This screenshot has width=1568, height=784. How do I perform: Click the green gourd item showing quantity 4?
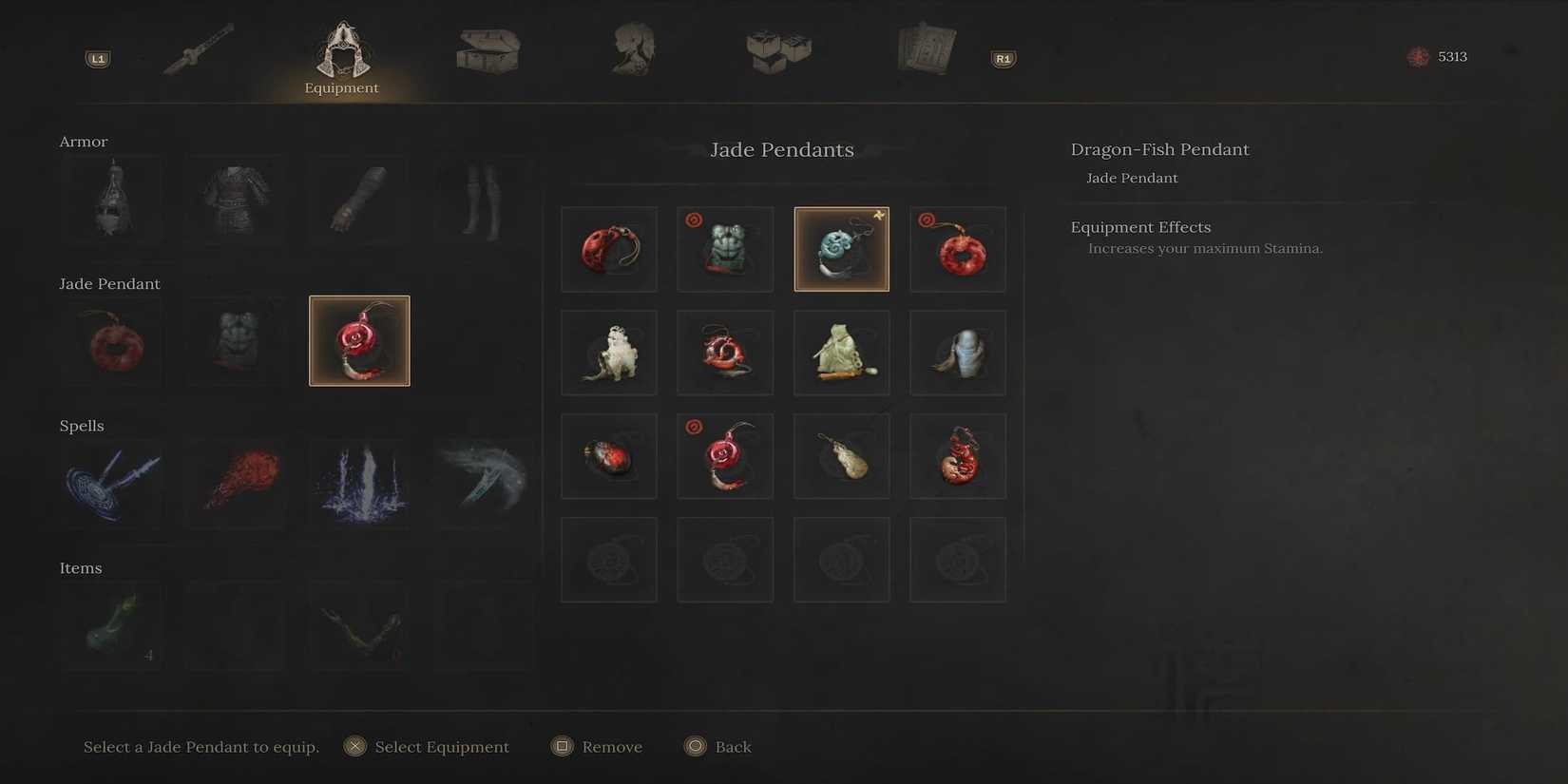112,624
